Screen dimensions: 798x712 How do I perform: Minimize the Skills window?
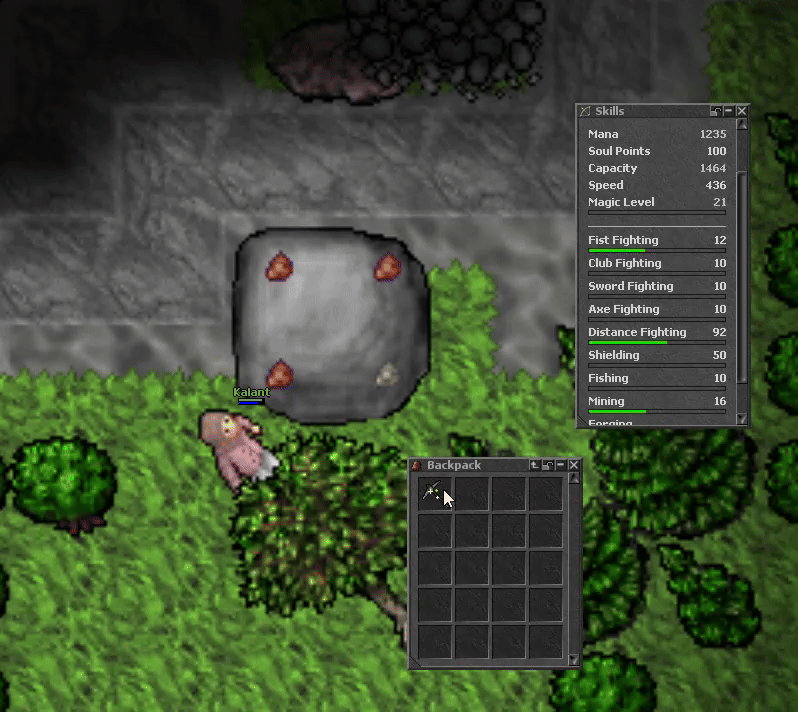click(x=729, y=111)
